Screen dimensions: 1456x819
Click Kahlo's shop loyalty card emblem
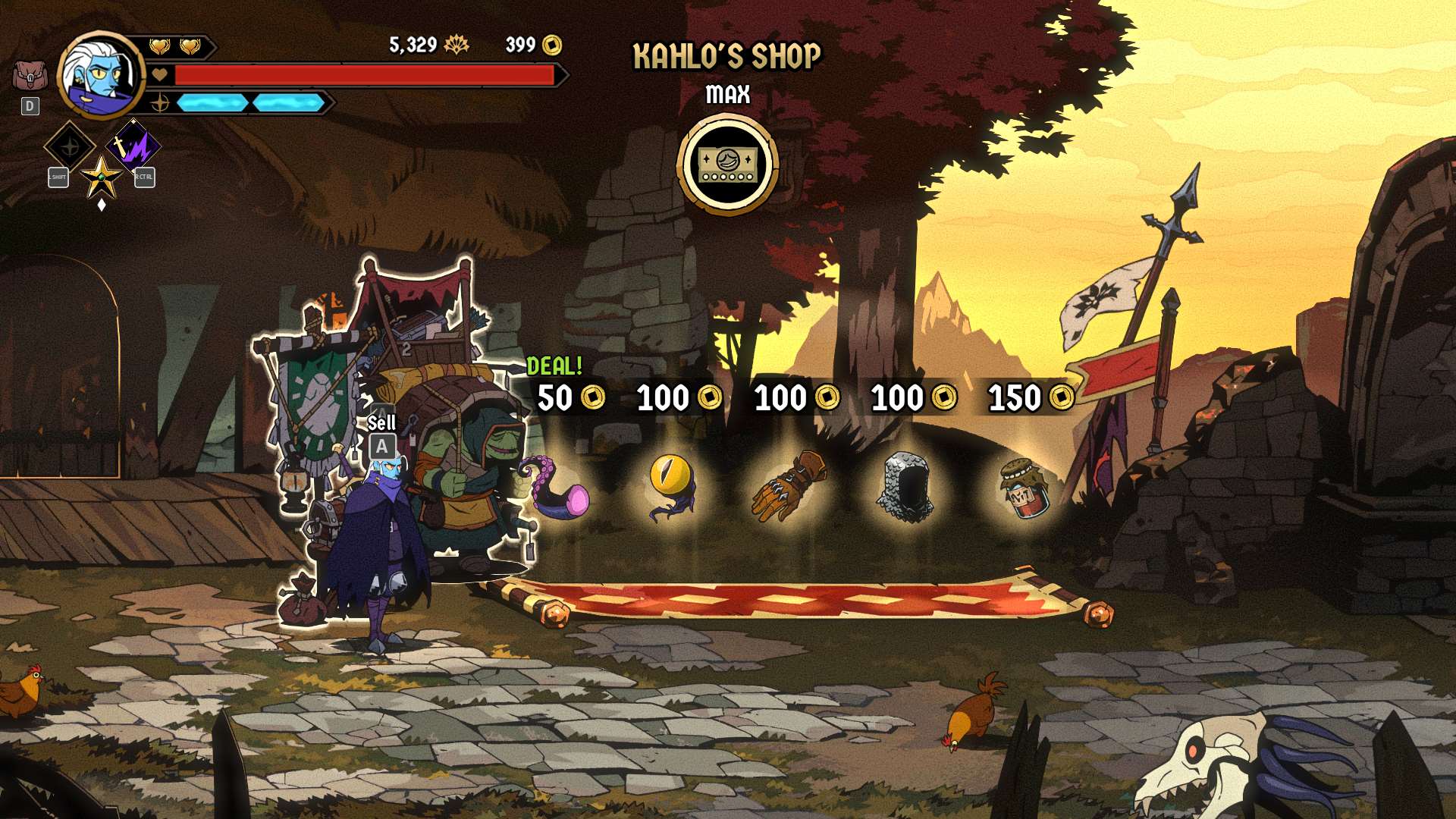click(x=727, y=165)
